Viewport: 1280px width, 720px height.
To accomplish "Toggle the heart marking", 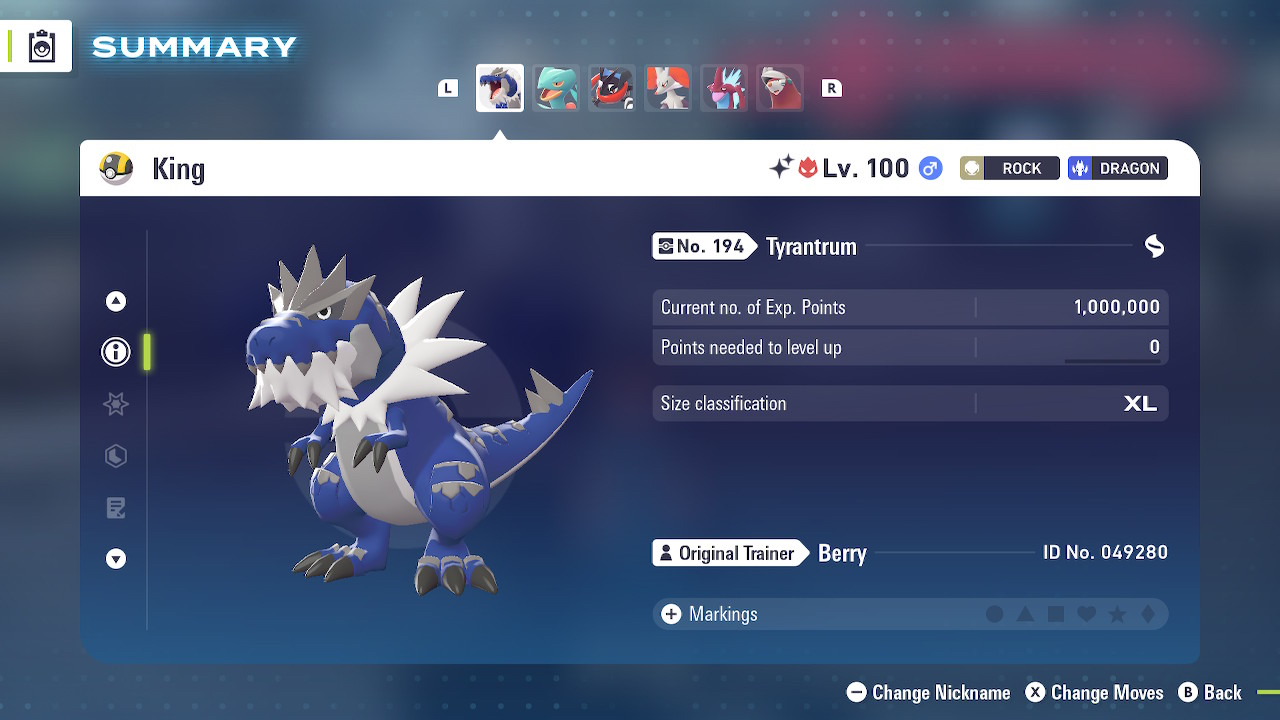I will [1087, 614].
